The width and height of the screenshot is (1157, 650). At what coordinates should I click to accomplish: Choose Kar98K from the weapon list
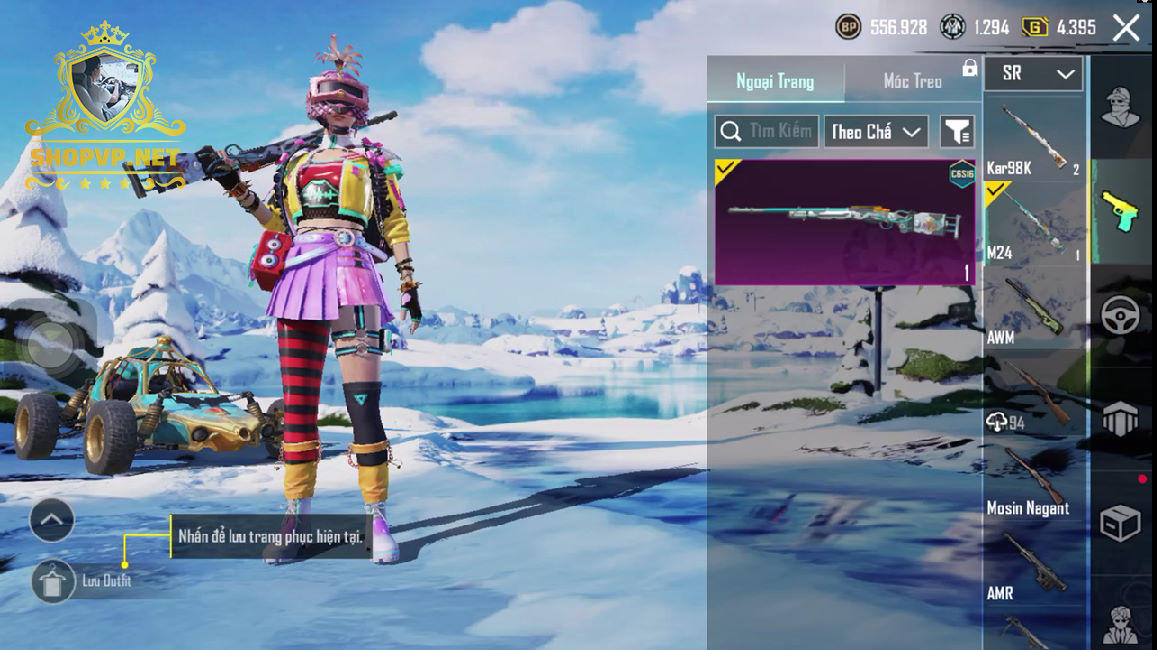click(1033, 139)
